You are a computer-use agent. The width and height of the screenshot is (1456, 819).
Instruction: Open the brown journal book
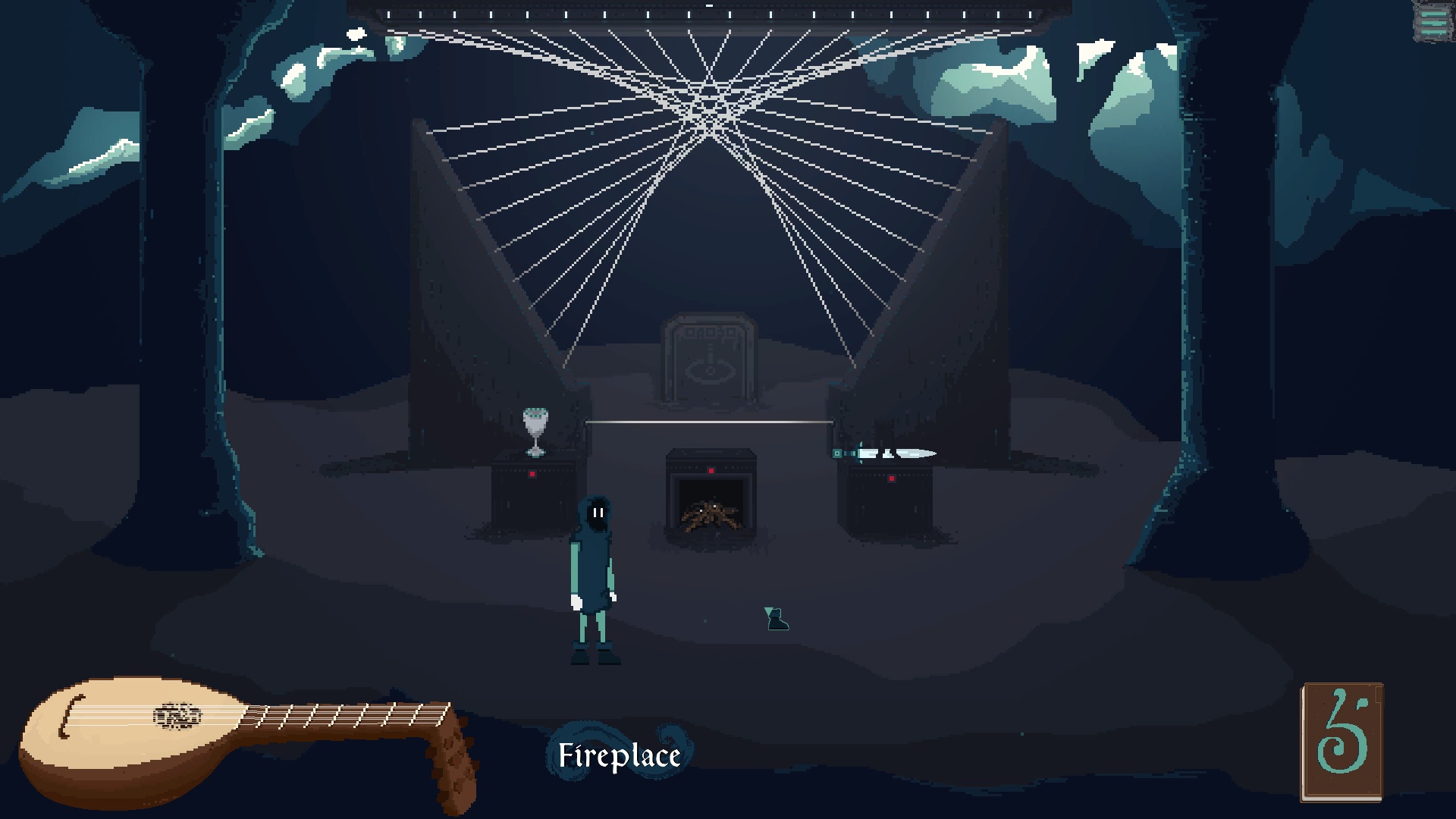tap(1341, 742)
